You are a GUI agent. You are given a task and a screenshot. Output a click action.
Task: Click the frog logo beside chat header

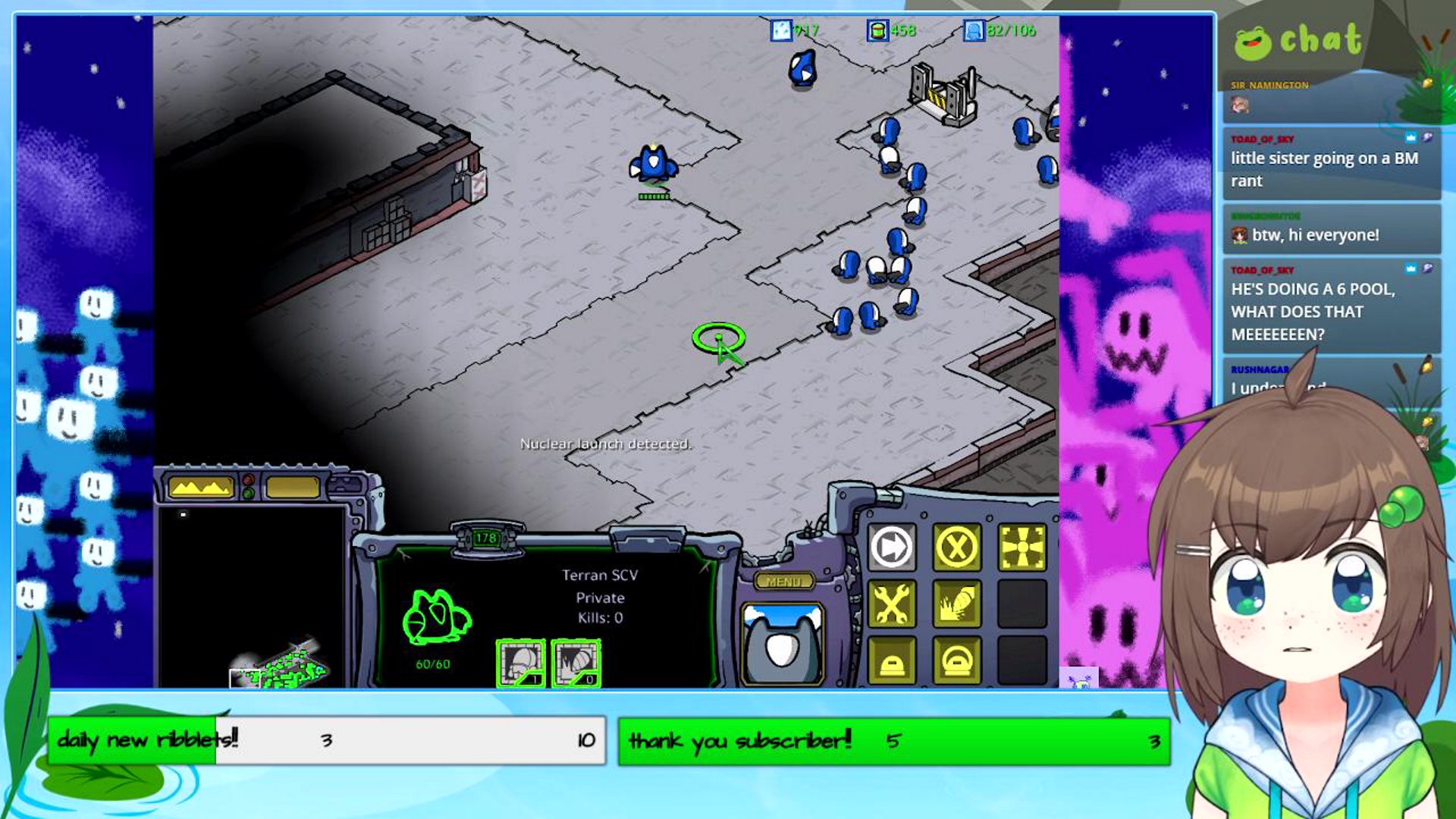tap(1255, 42)
